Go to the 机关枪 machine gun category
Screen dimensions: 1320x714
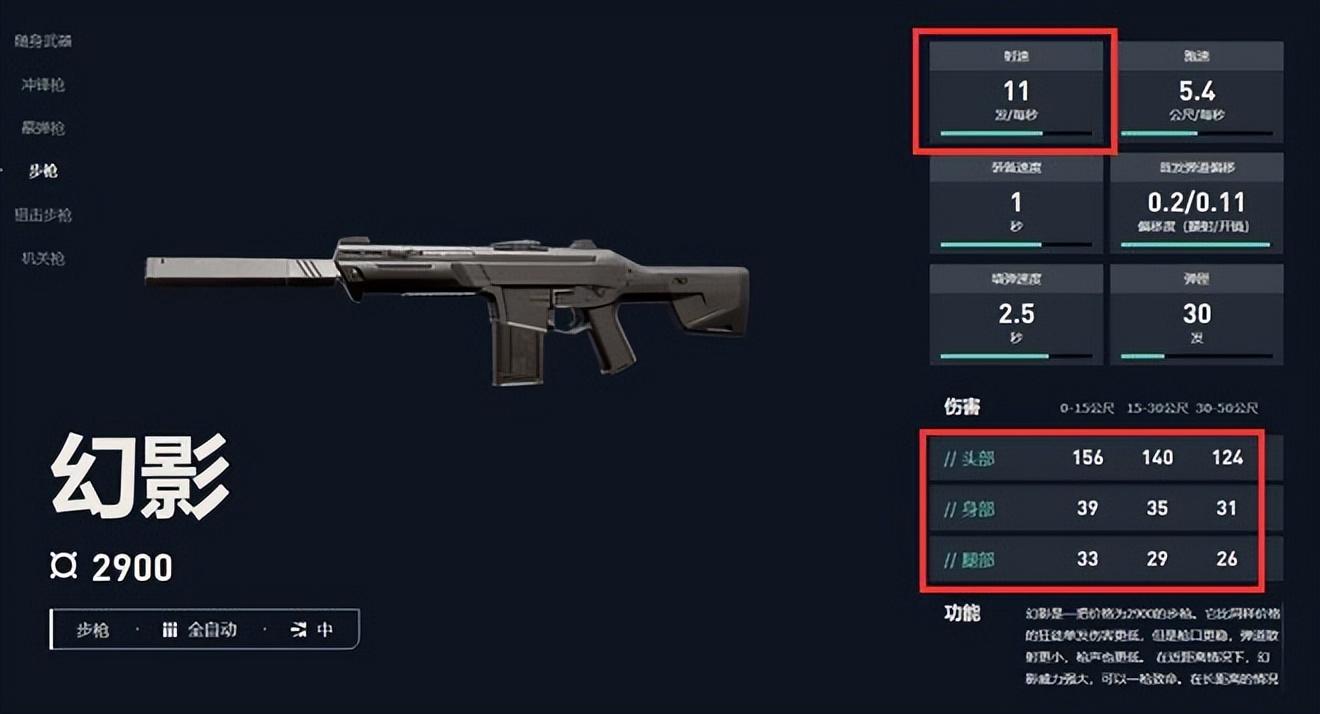pos(43,258)
